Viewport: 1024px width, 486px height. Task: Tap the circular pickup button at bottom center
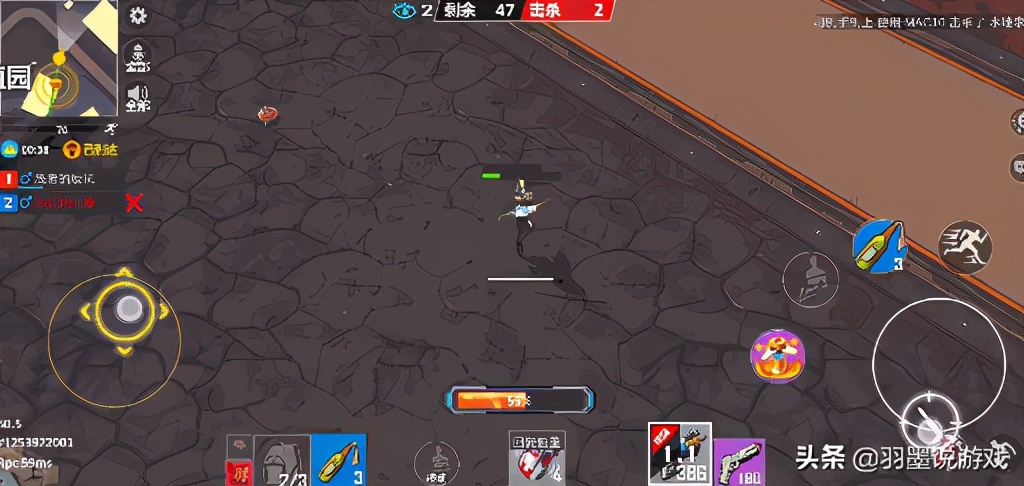coord(436,461)
